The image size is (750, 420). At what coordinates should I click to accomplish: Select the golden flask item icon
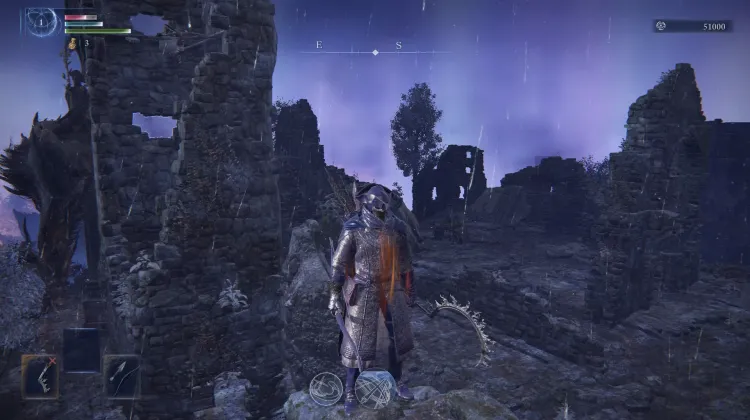click(72, 43)
